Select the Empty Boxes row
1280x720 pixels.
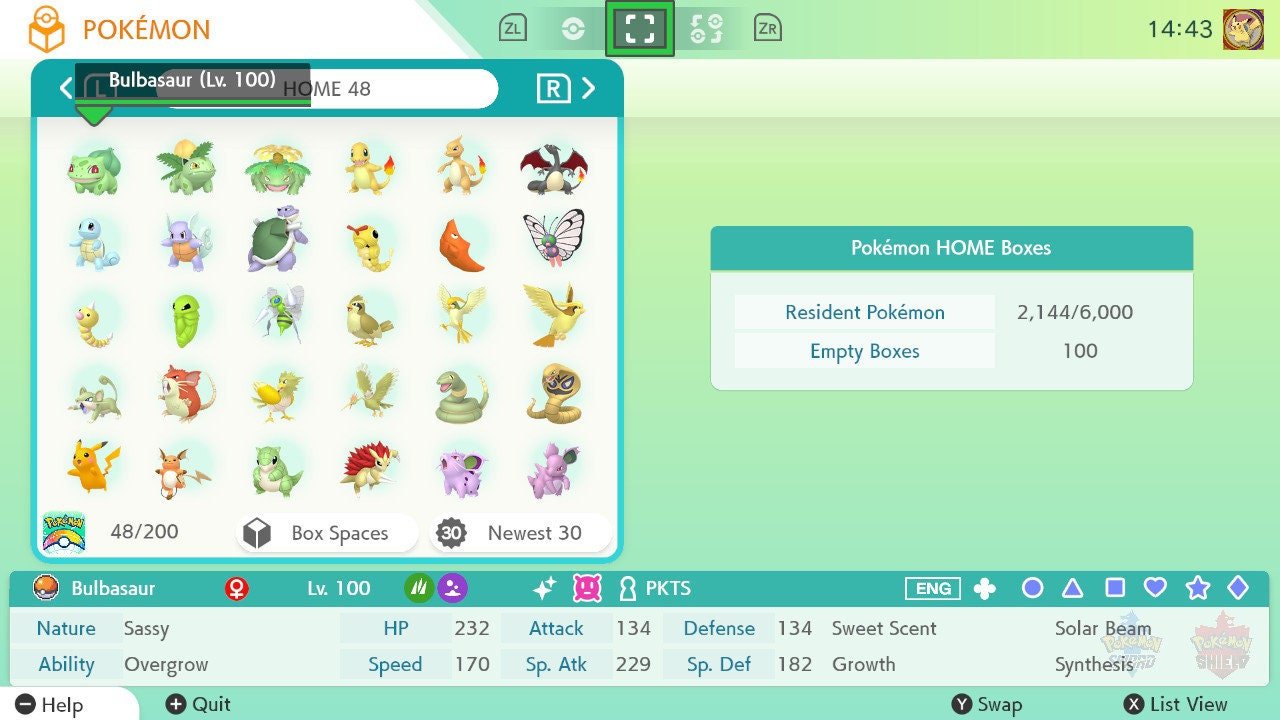(863, 351)
